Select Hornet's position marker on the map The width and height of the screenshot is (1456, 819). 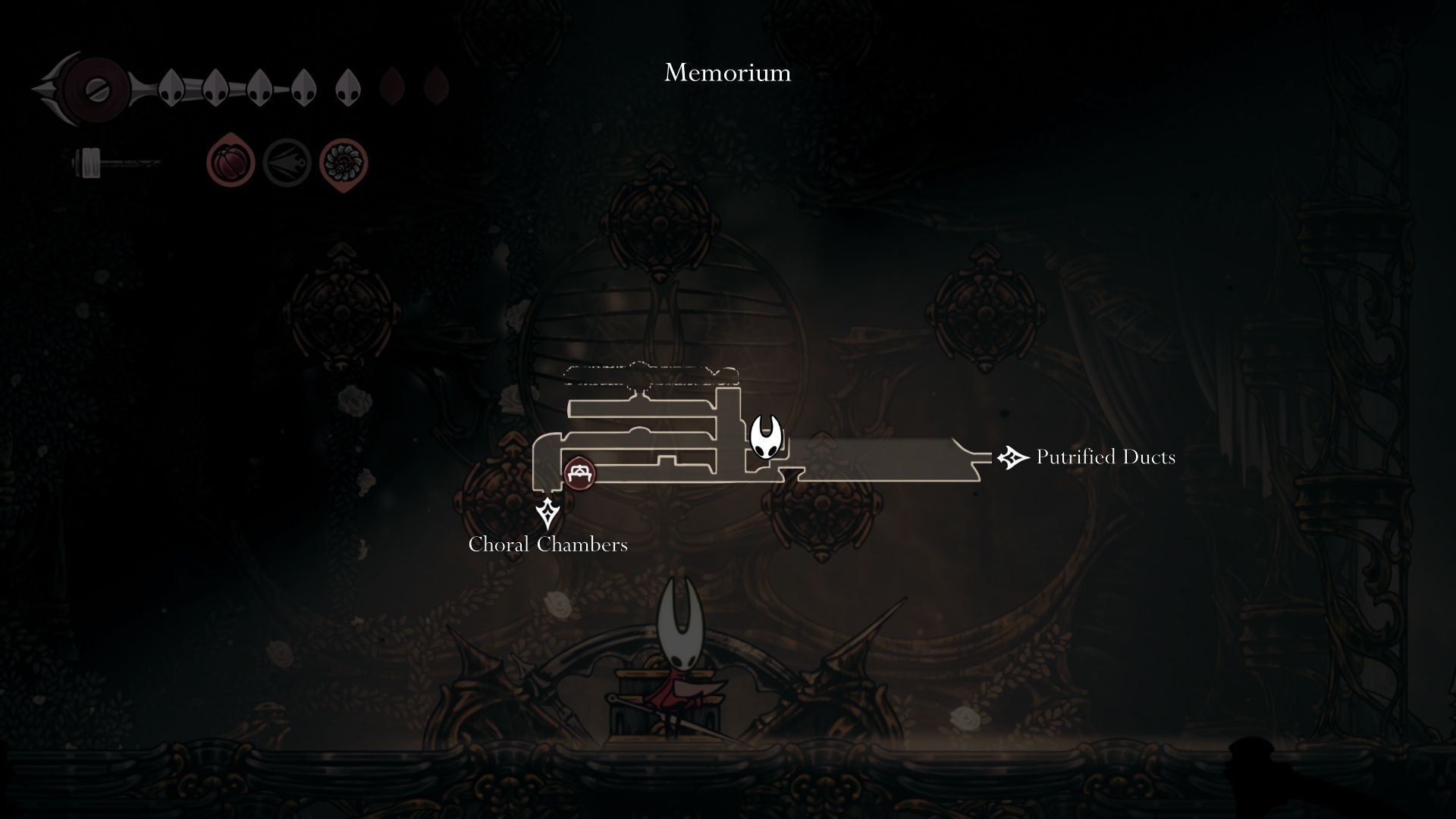pyautogui.click(x=766, y=438)
